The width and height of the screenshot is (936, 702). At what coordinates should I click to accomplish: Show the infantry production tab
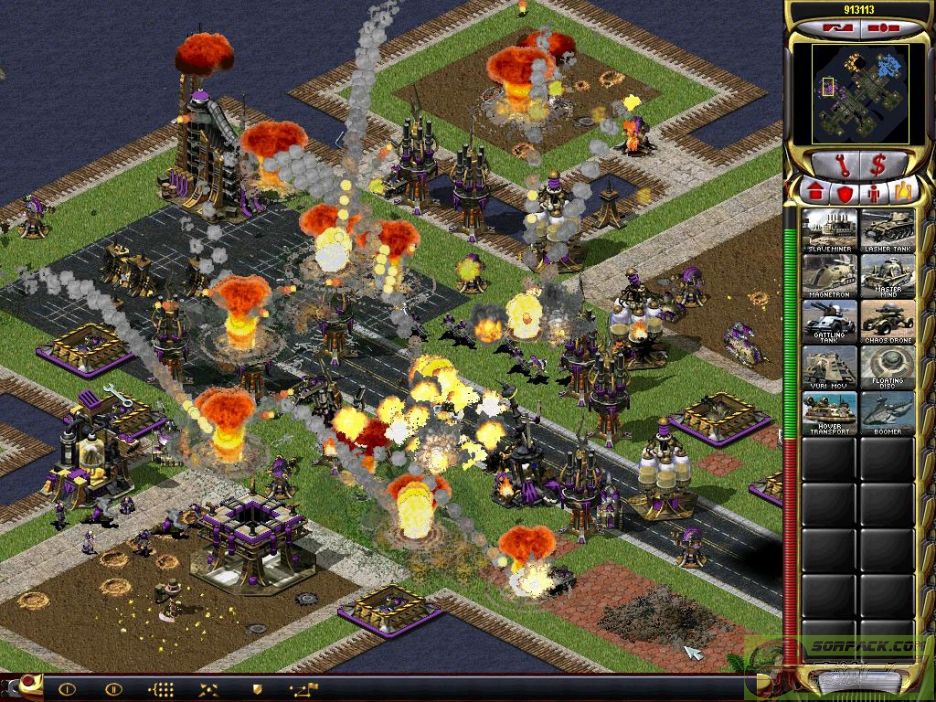[874, 191]
